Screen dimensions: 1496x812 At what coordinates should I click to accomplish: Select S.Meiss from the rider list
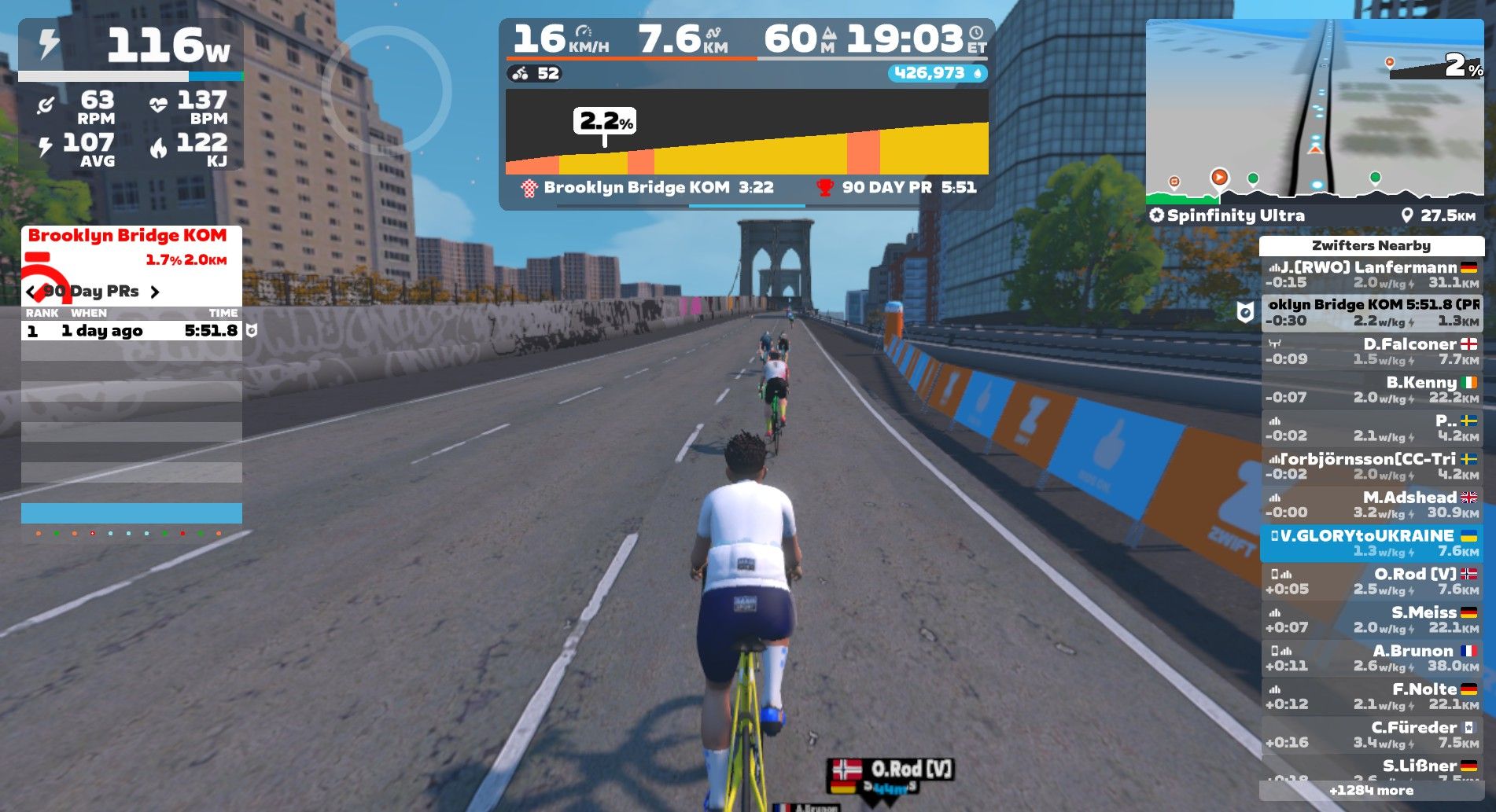(x=1371, y=619)
